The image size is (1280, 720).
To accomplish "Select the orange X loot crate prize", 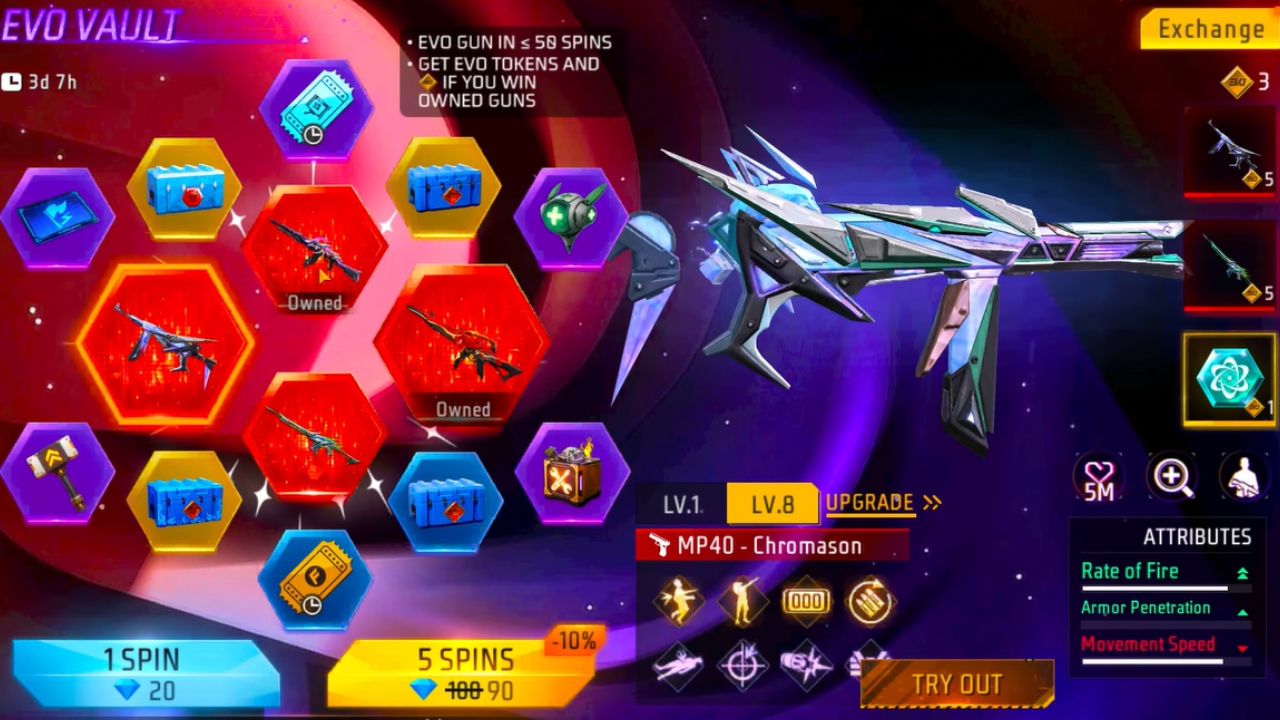I will 572,473.
